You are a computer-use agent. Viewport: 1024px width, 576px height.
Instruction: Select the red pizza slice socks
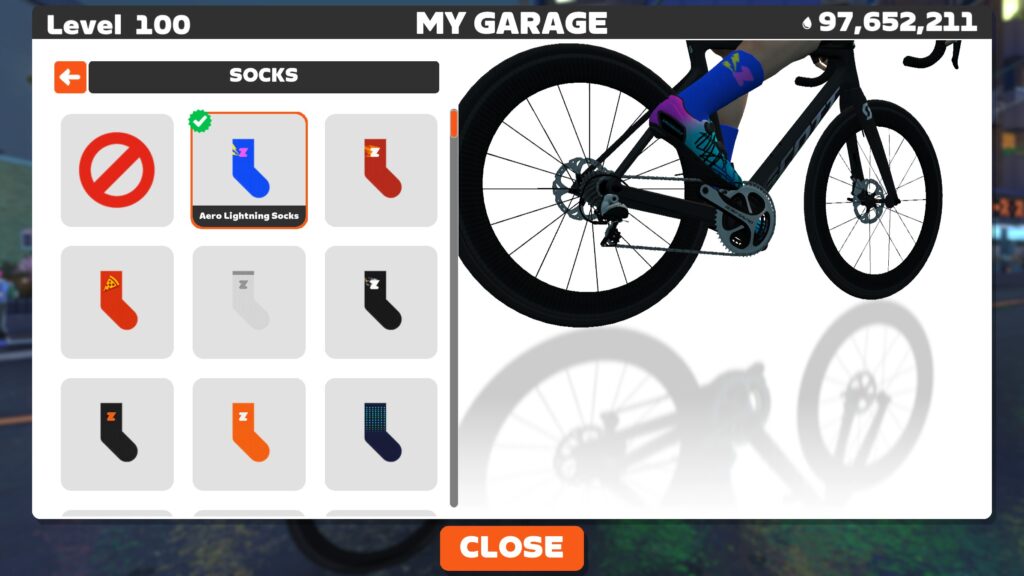tap(117, 302)
